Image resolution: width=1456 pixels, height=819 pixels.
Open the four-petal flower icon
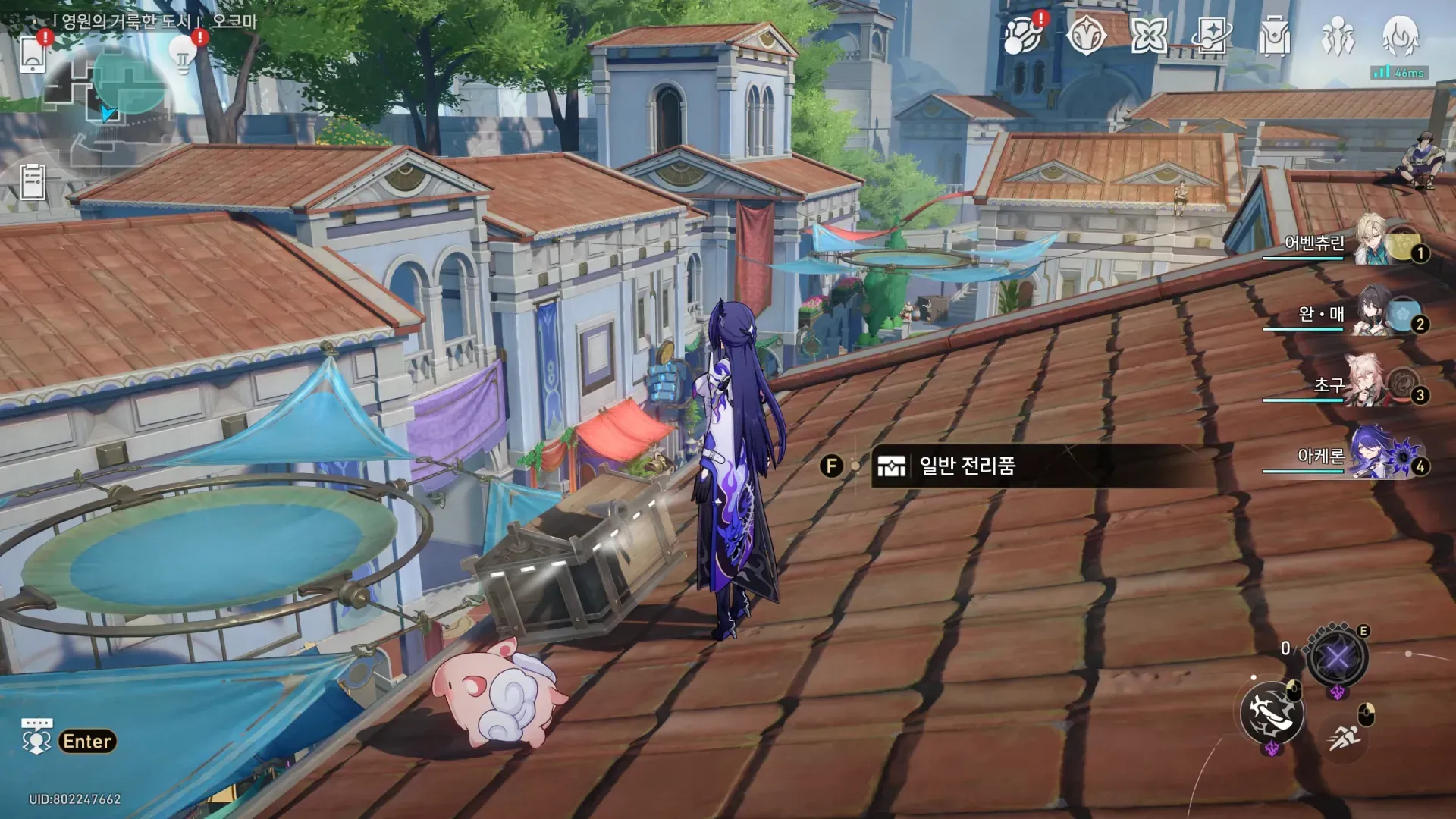(1148, 35)
